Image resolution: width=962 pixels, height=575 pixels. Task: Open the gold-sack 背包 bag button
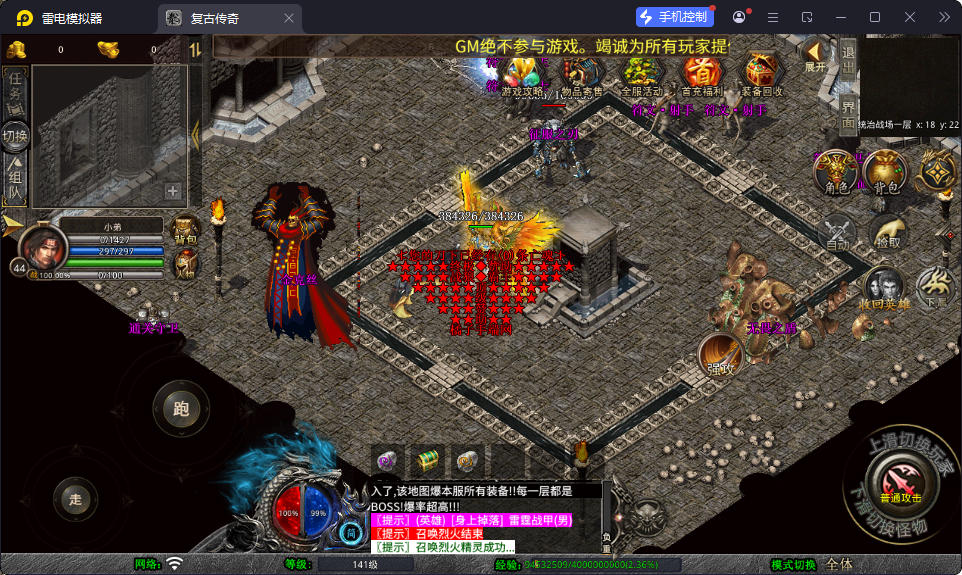(x=885, y=172)
